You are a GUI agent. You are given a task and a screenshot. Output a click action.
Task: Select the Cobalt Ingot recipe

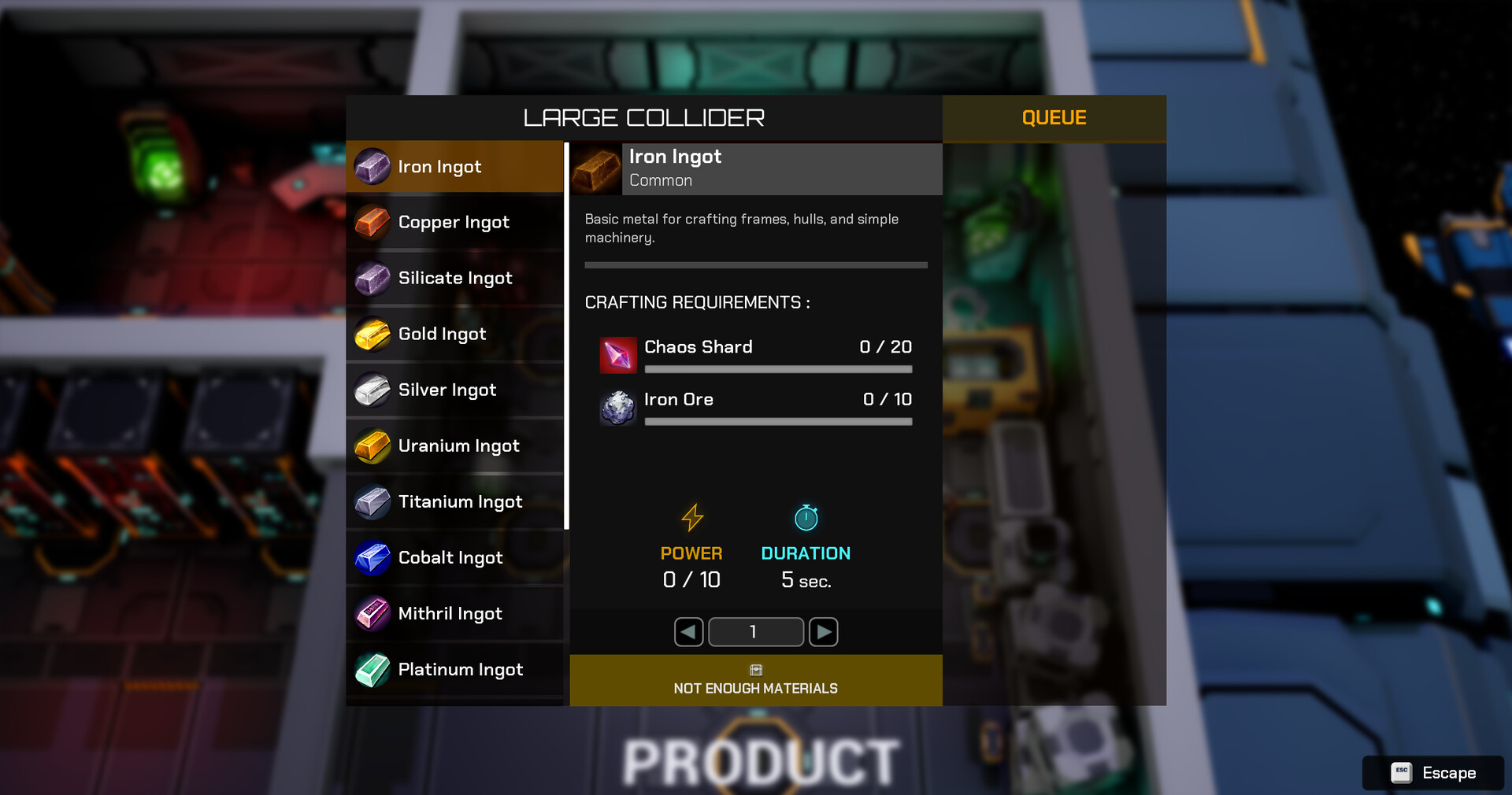[455, 557]
